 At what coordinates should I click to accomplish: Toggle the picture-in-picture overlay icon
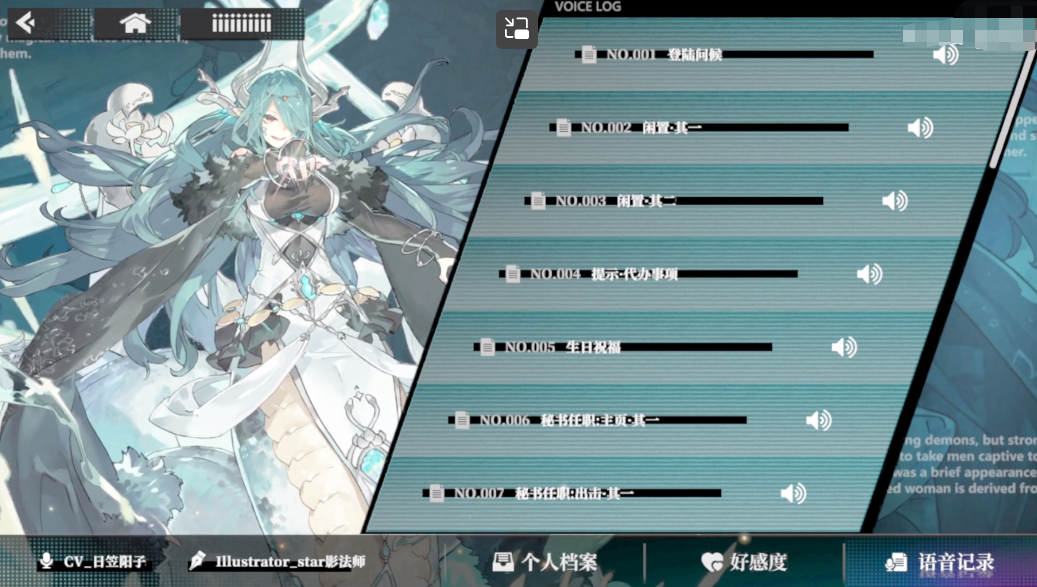pos(516,29)
